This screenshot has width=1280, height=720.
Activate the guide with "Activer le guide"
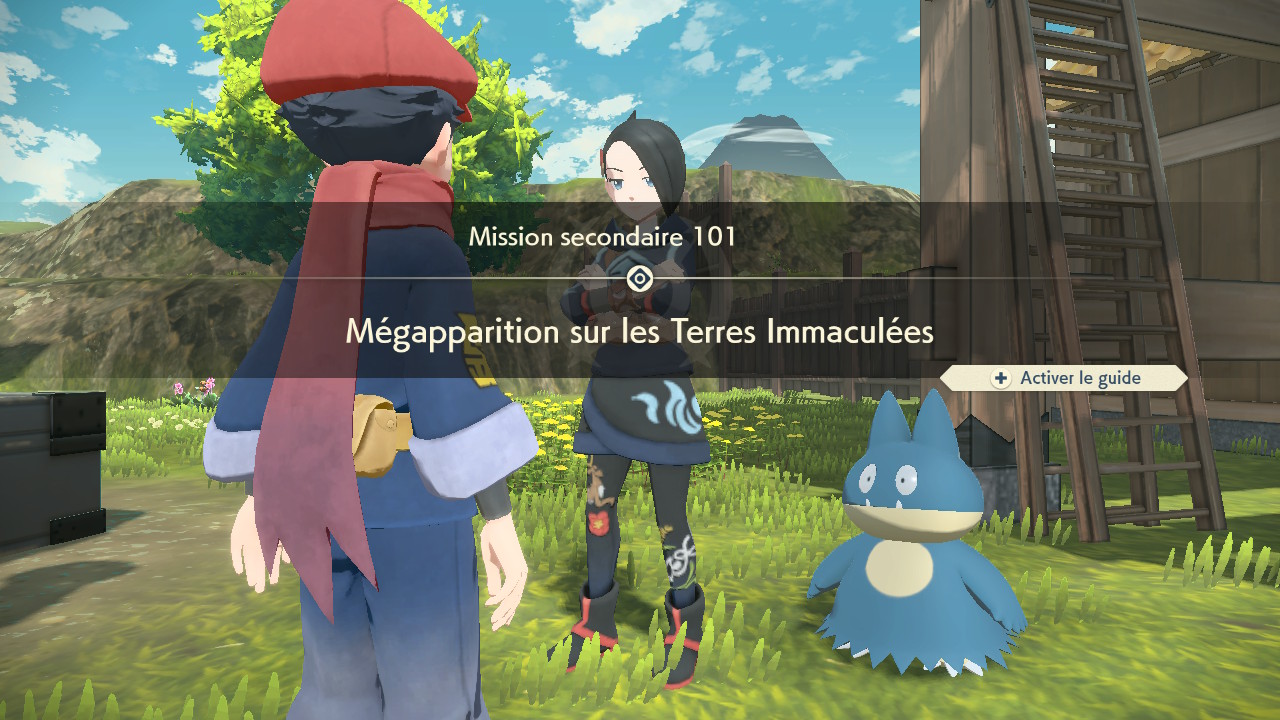(x=1066, y=378)
